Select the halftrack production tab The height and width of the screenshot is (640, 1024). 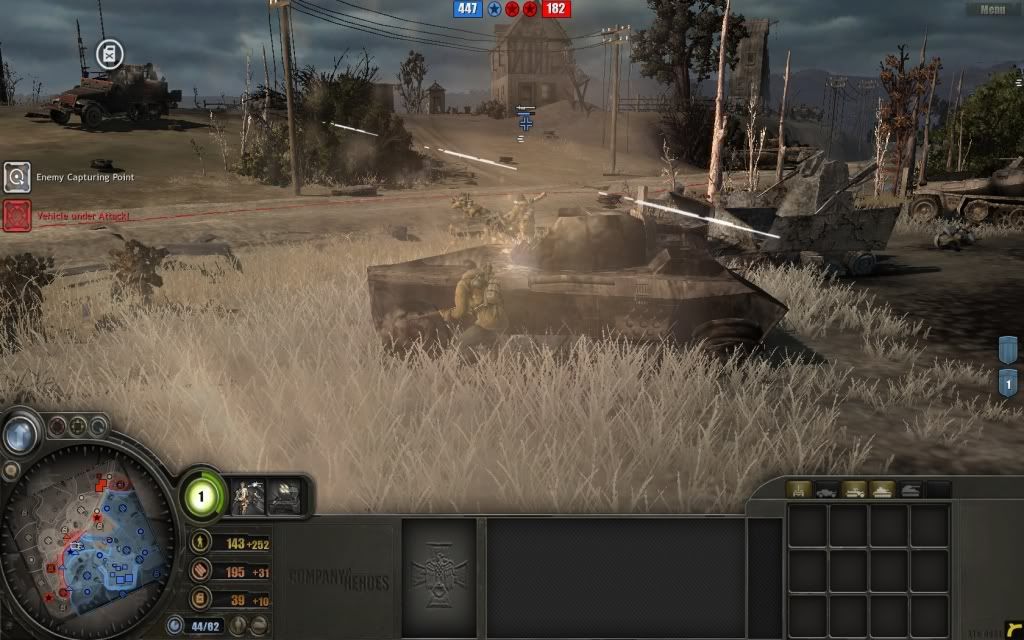[855, 490]
